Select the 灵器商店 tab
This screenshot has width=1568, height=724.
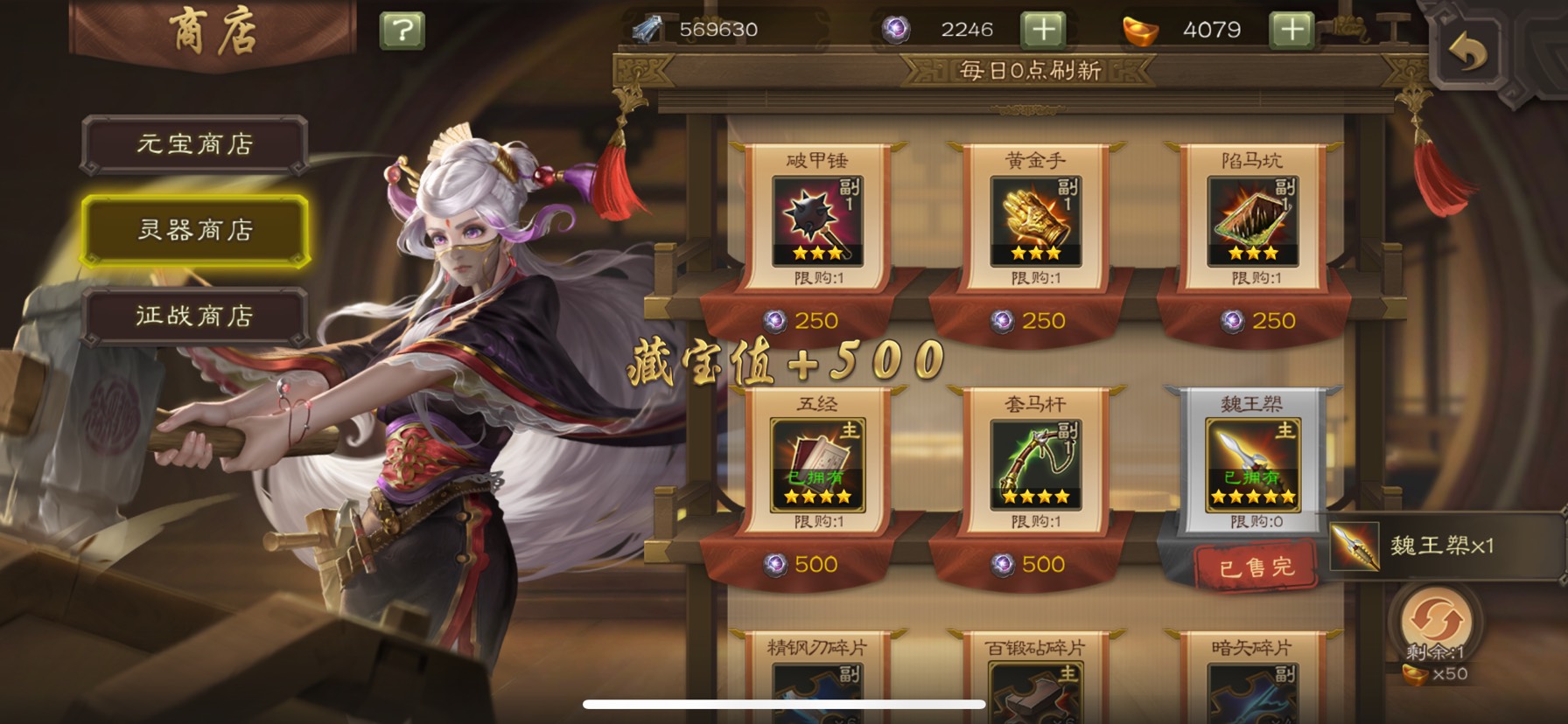pyautogui.click(x=194, y=230)
